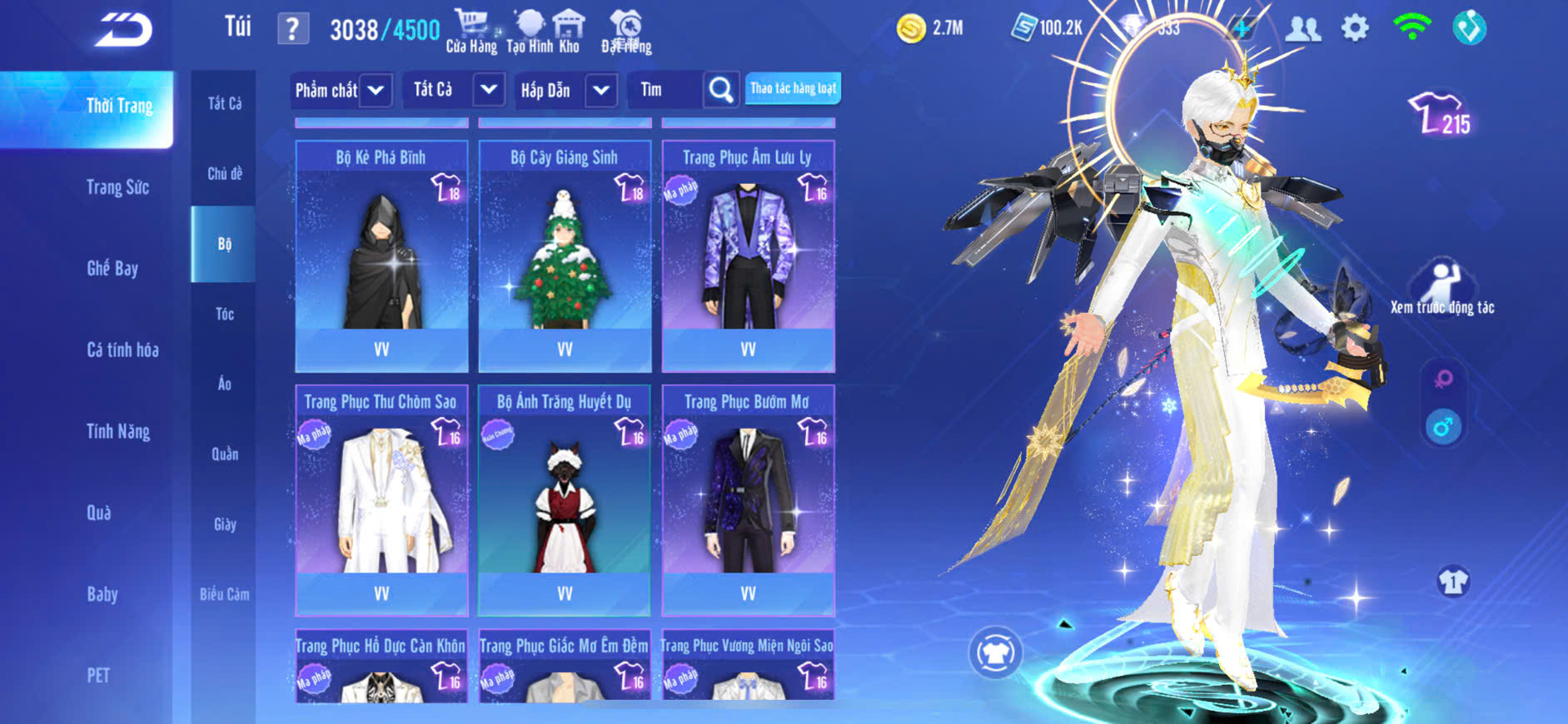This screenshot has height=724, width=1568.
Task: Choose the Bộ Cây Giáng Sinh outfit
Action: 565,255
